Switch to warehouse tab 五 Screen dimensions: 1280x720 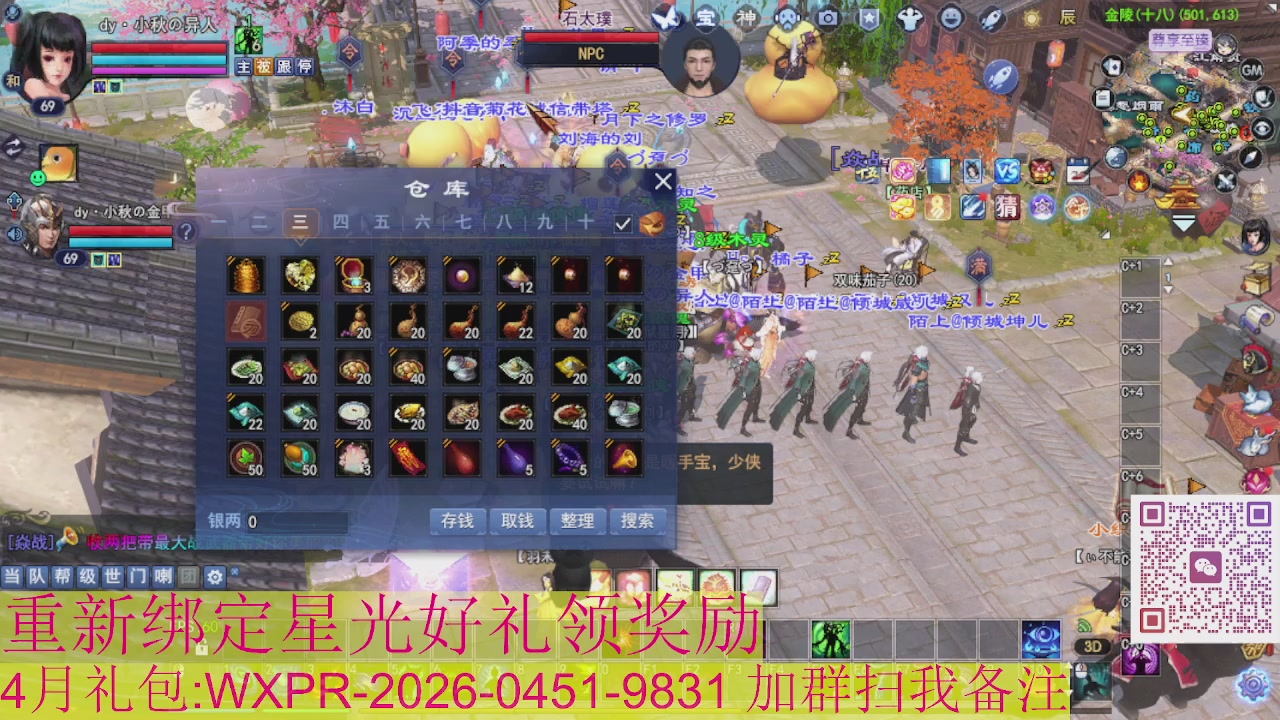pyautogui.click(x=380, y=223)
